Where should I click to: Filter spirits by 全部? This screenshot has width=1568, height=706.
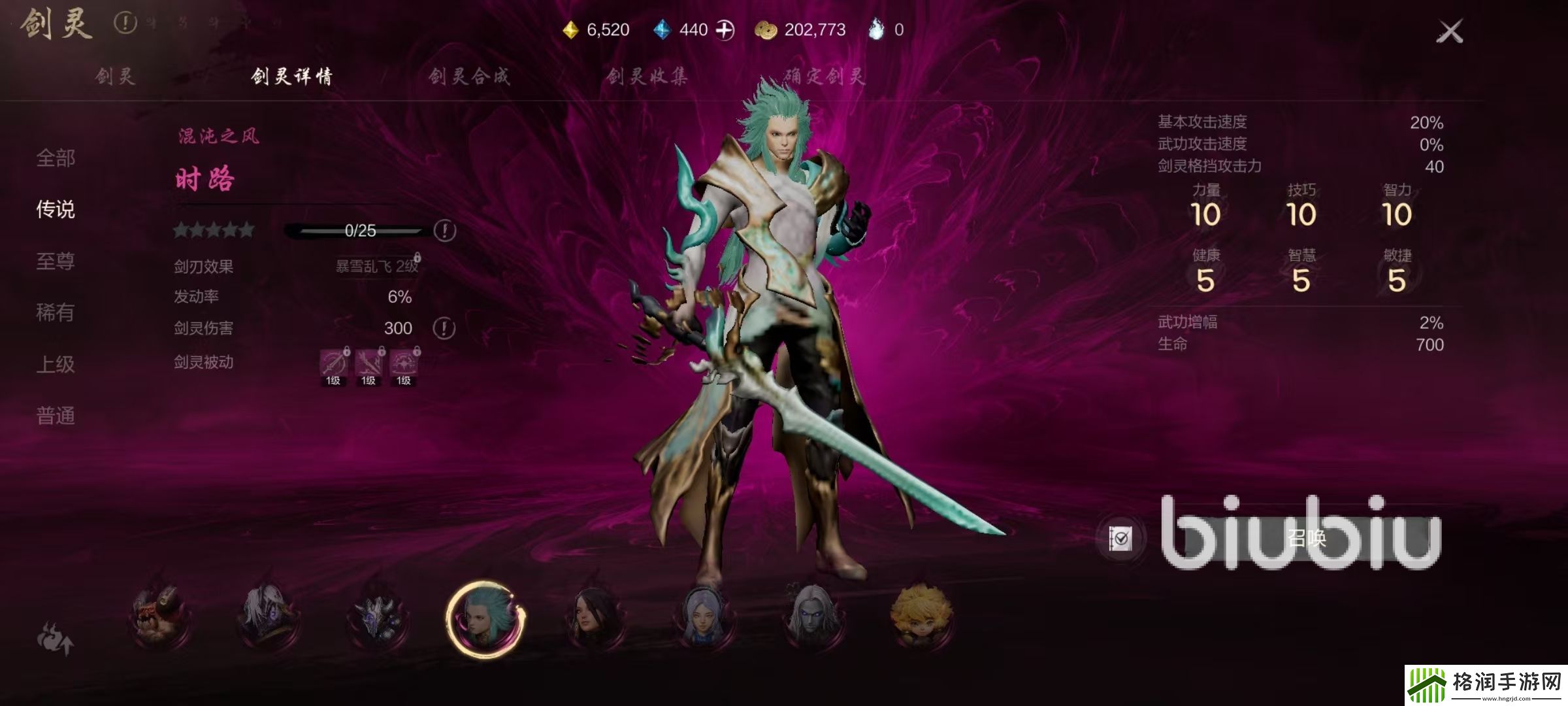click(56, 158)
